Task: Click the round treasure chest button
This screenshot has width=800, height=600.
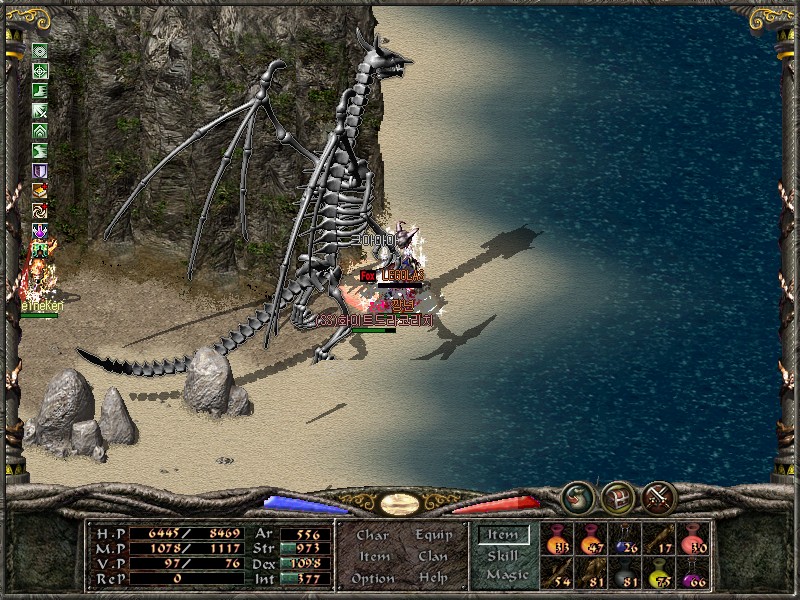Action: [x=617, y=498]
